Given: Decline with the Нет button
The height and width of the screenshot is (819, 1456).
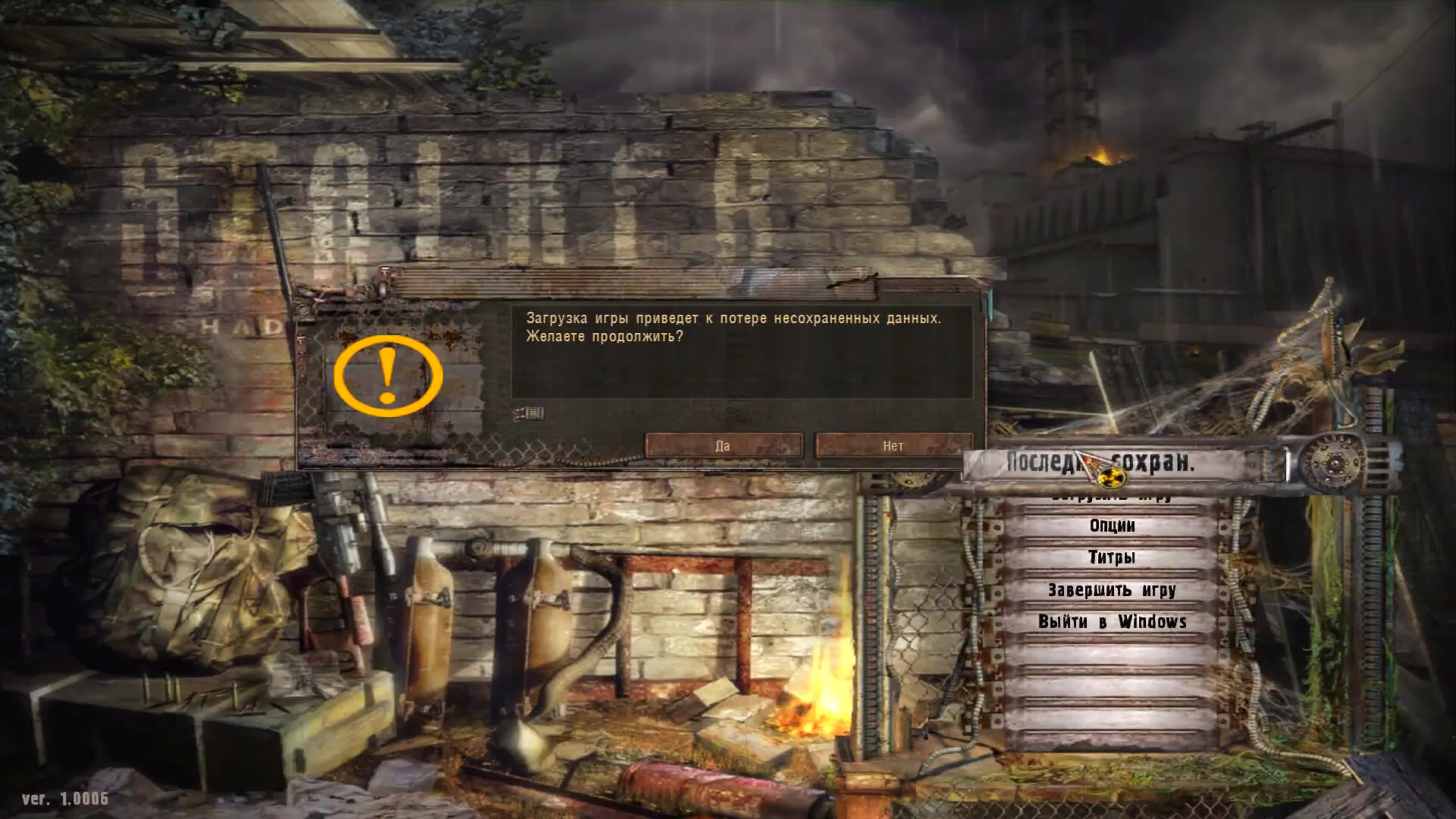Looking at the screenshot, I should (894, 446).
